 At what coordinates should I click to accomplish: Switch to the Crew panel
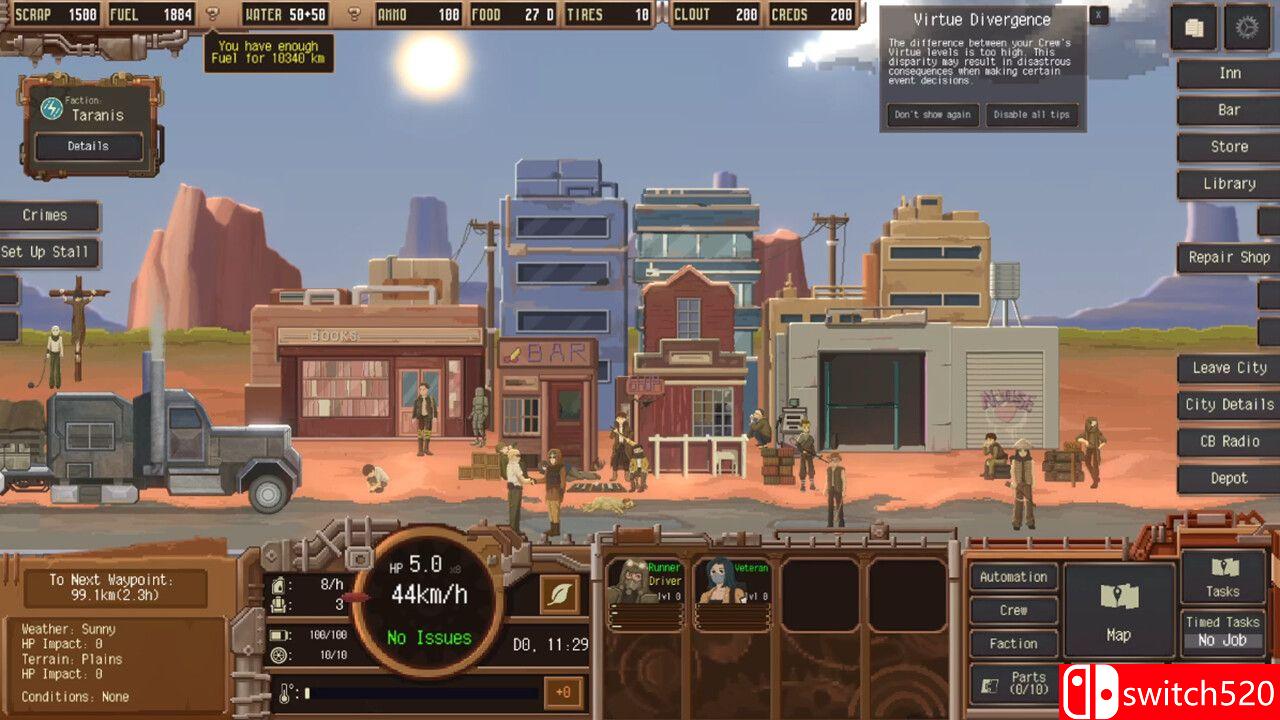tap(1013, 610)
